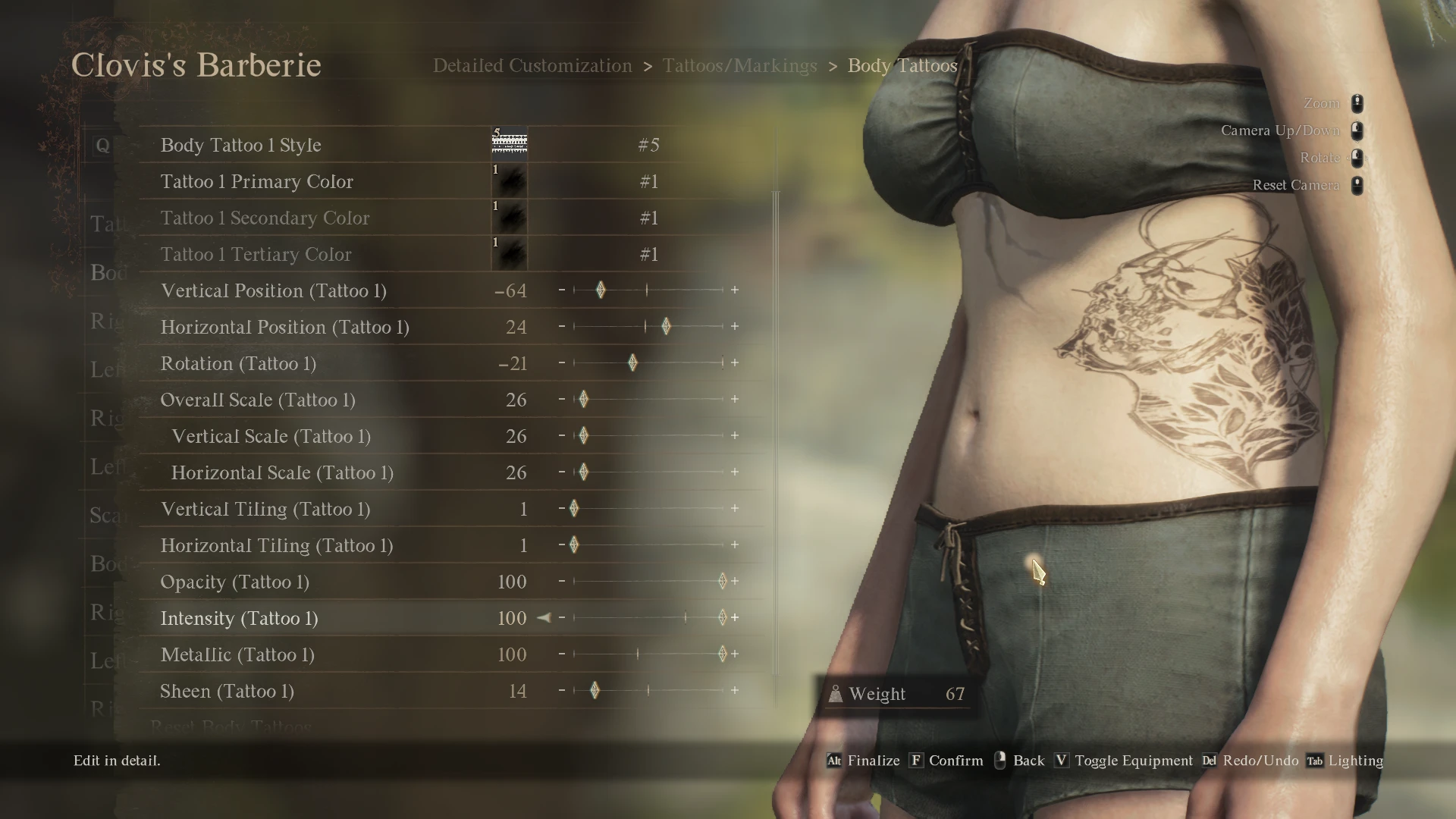The image size is (1456, 819).
Task: Switch Lighting from the bottom bar
Action: (1355, 761)
